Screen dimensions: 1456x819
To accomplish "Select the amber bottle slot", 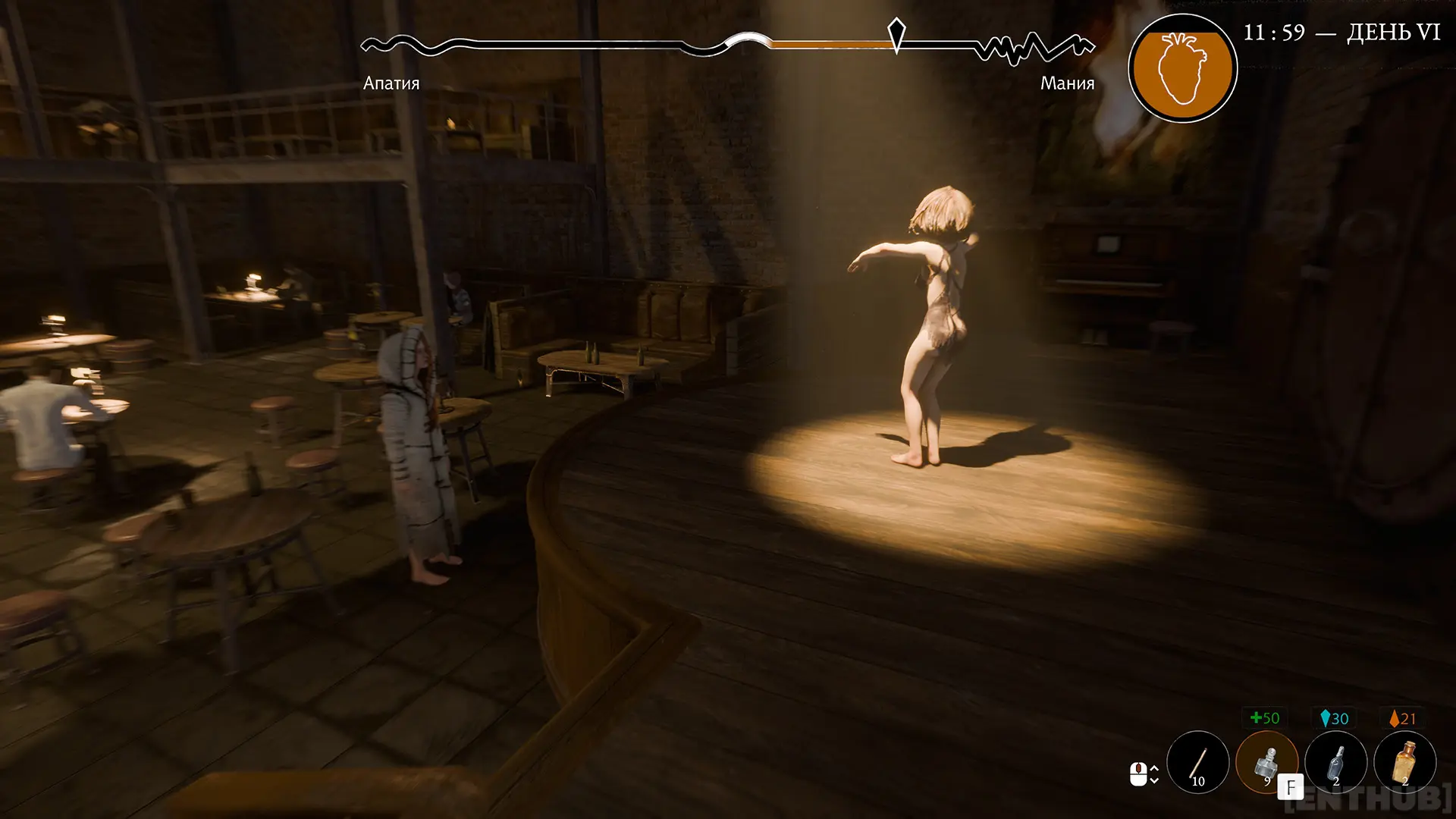I will click(x=1405, y=762).
